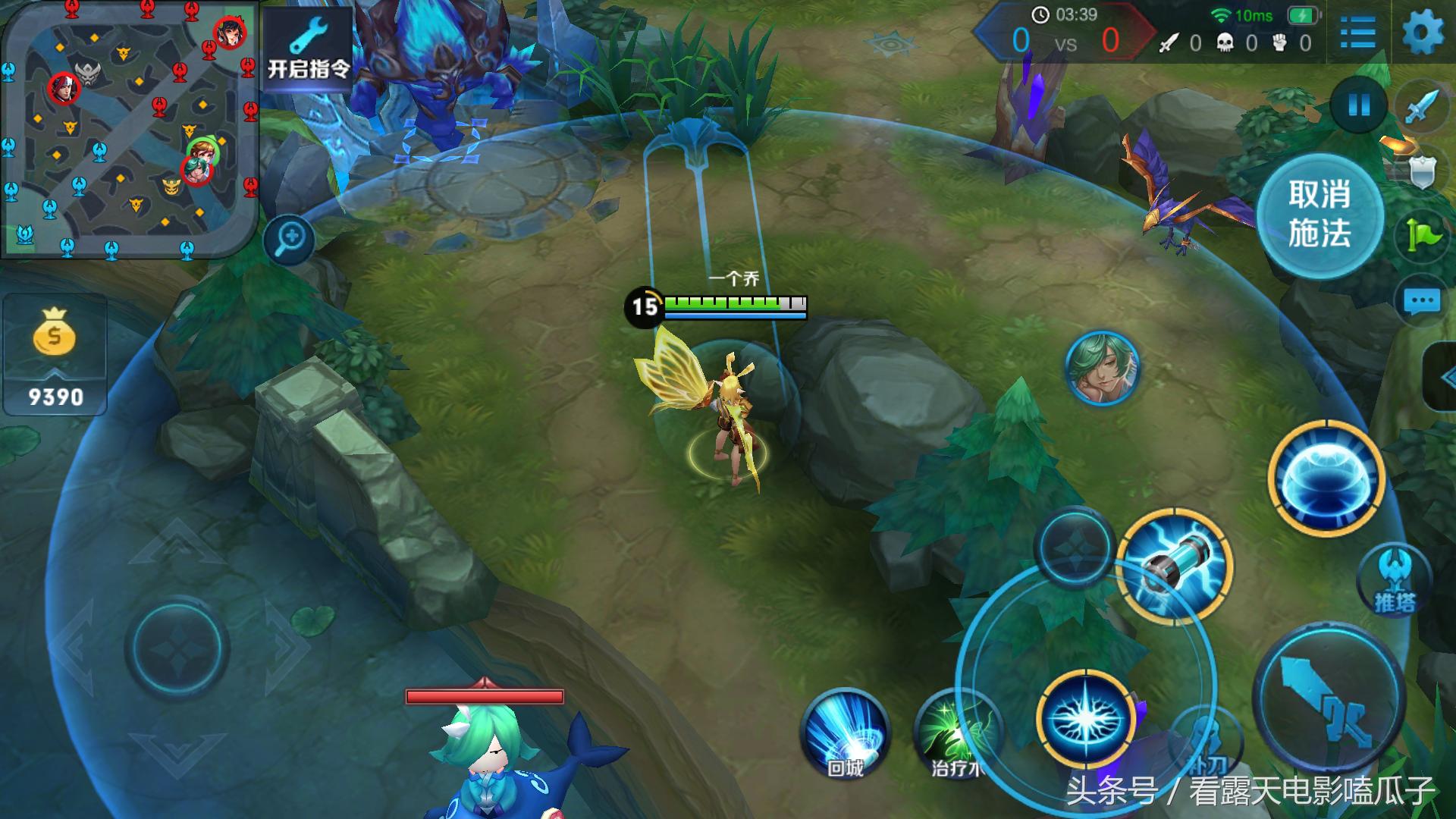Image resolution: width=1456 pixels, height=819 pixels.
Task: Cancel the cast with 取消施法
Action: coord(1319,215)
